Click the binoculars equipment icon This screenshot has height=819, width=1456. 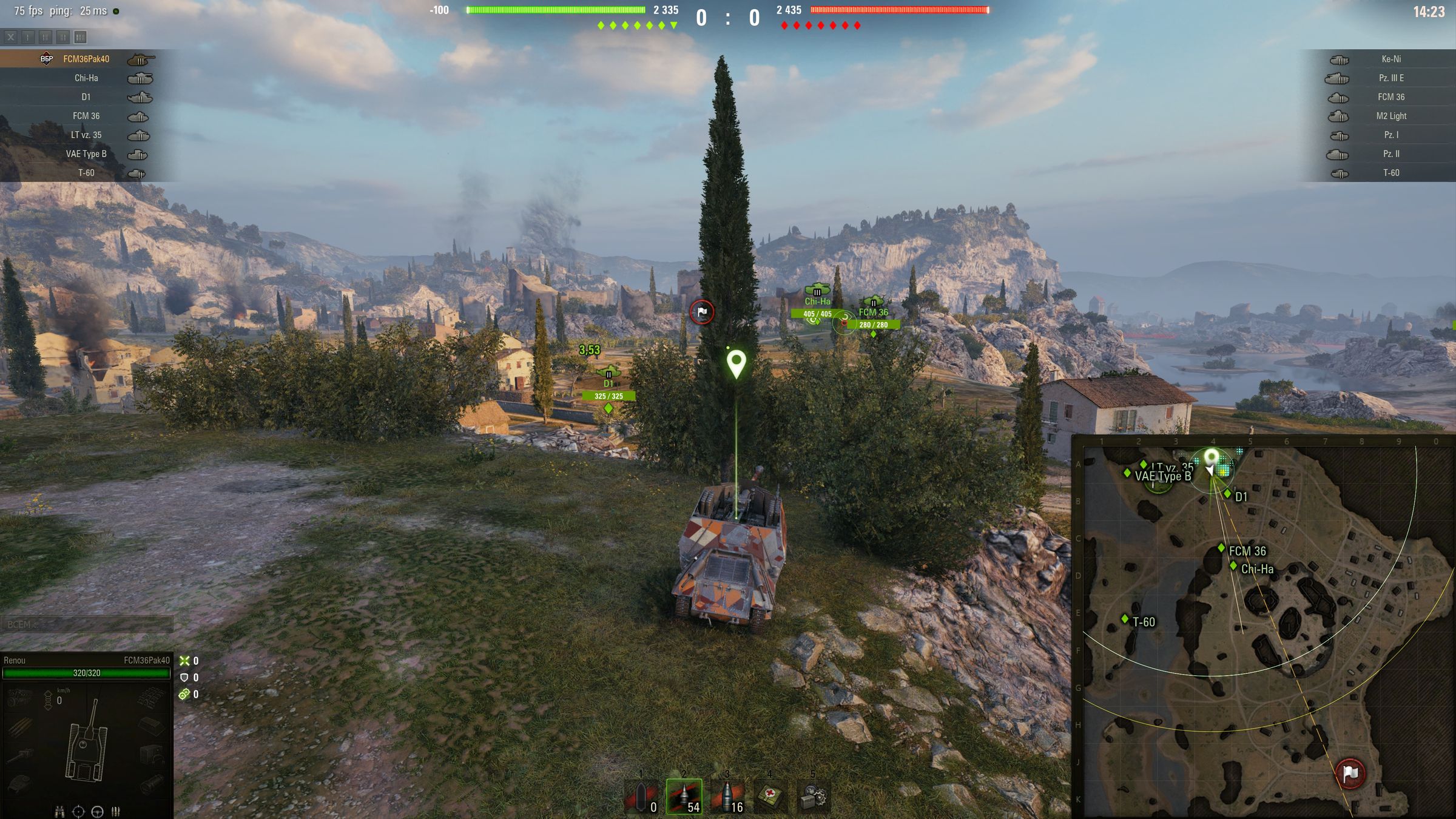(59, 811)
